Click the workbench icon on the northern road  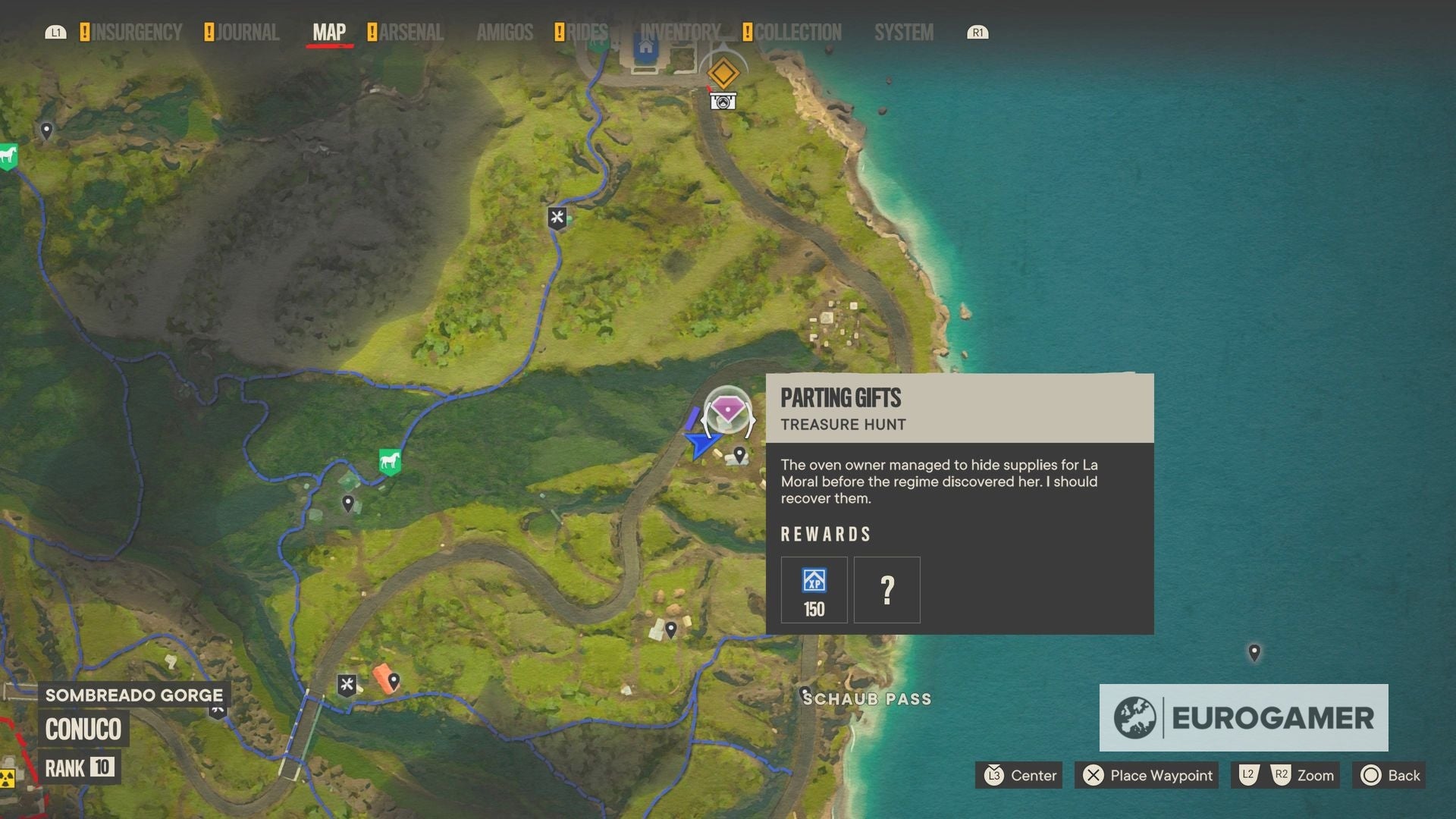[559, 216]
